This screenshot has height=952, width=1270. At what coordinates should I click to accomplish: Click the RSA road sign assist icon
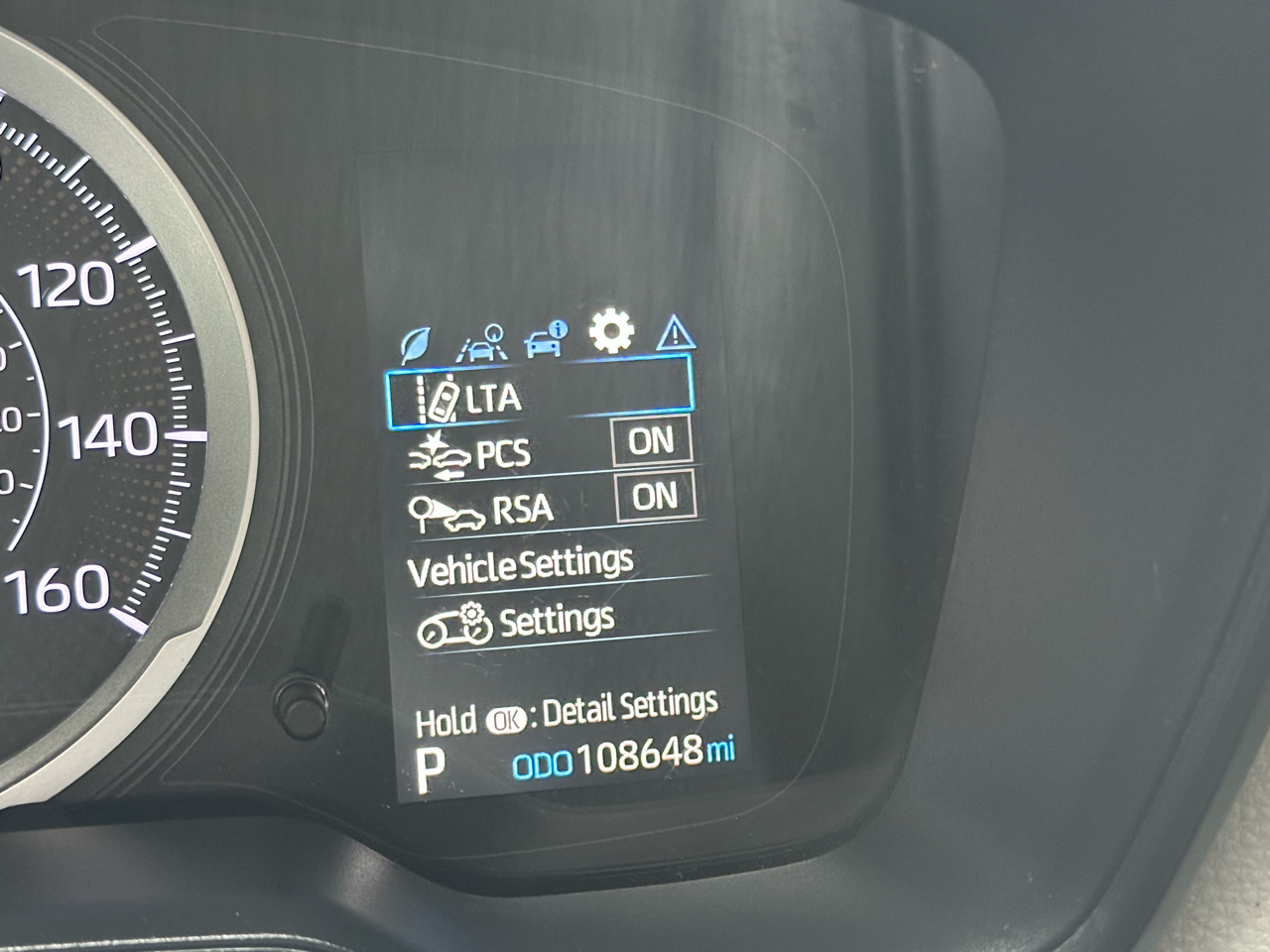click(444, 509)
